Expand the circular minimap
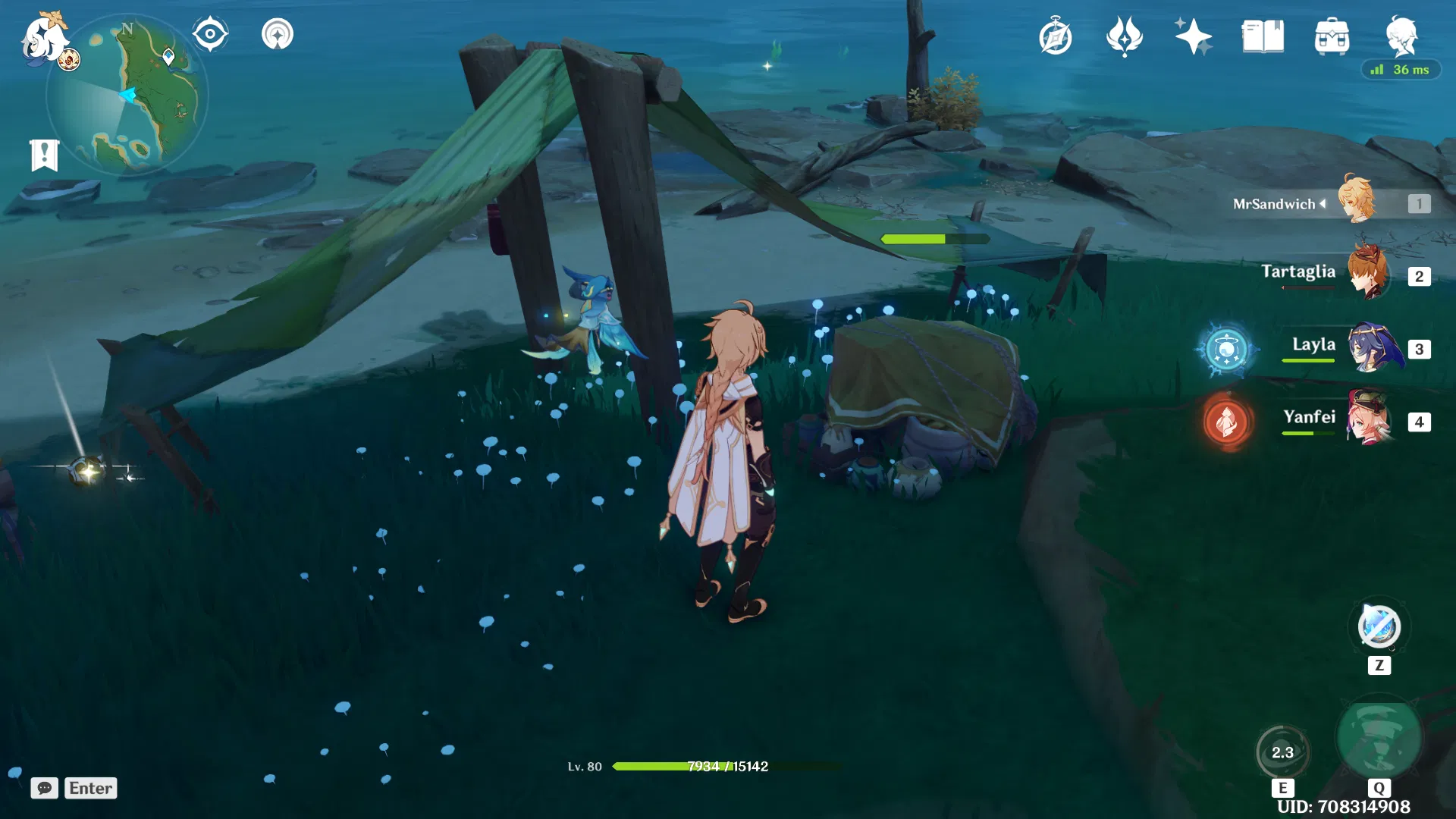This screenshot has height=819, width=1456. click(x=126, y=96)
